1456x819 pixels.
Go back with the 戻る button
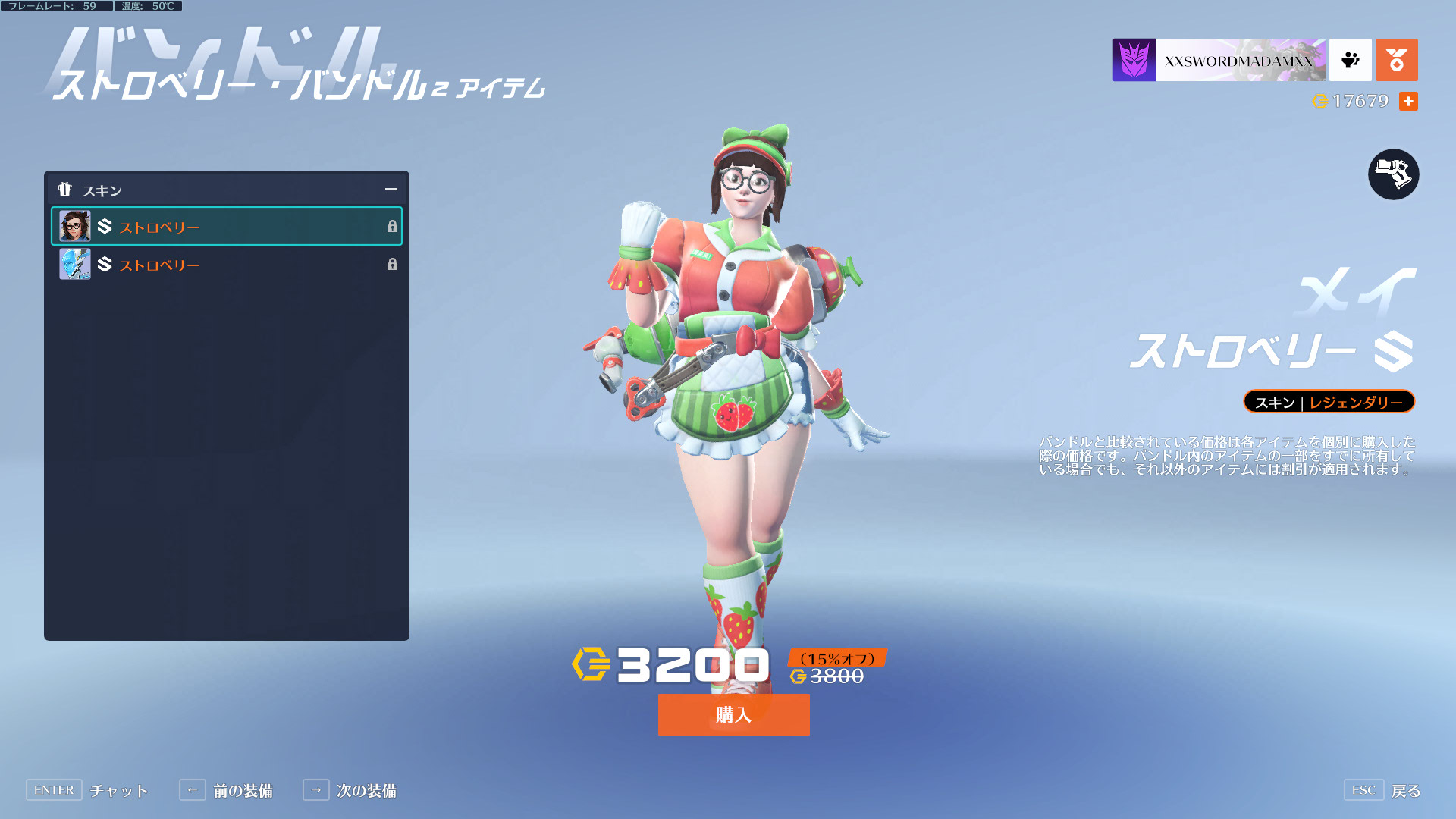(1382, 790)
